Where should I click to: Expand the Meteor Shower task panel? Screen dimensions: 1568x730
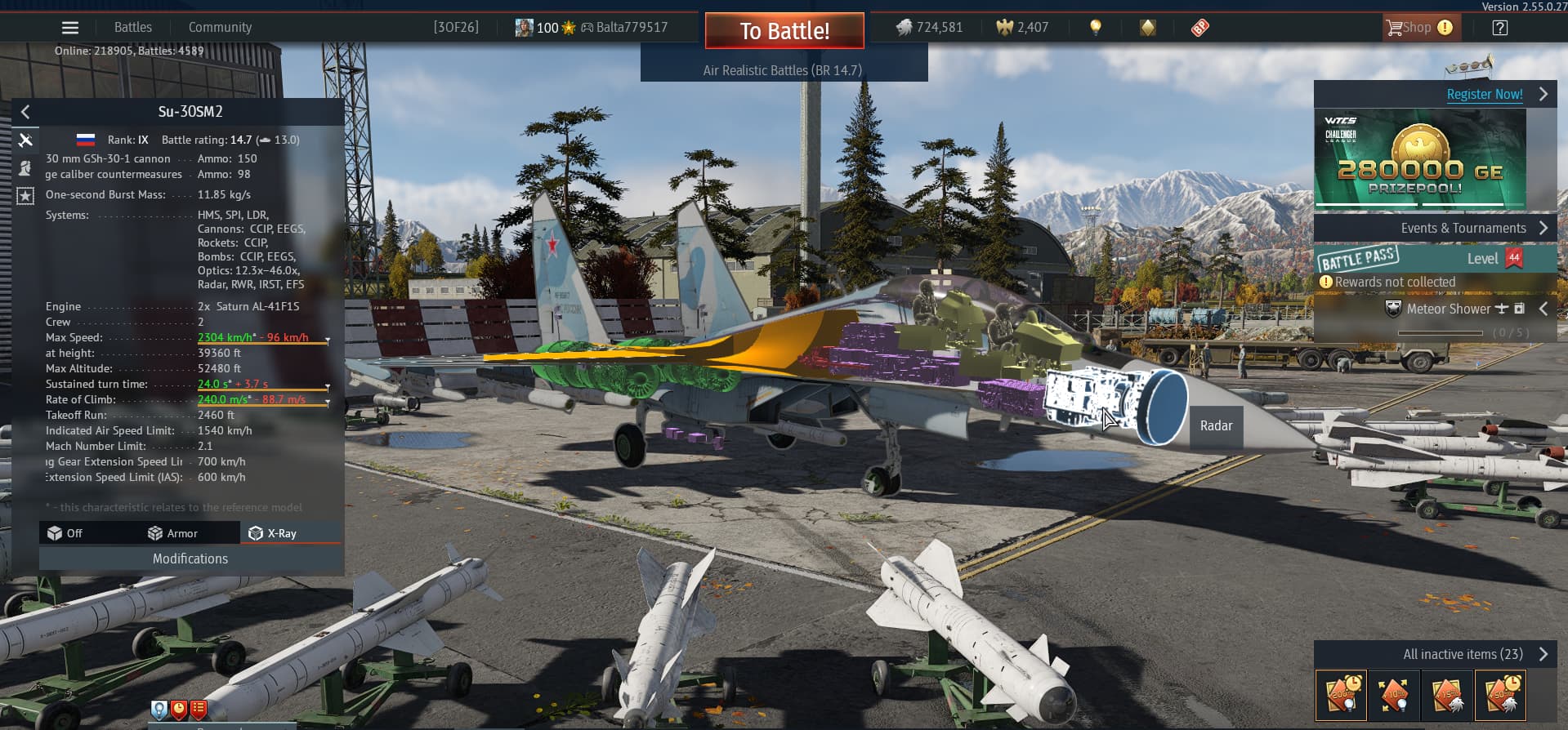coord(1543,309)
